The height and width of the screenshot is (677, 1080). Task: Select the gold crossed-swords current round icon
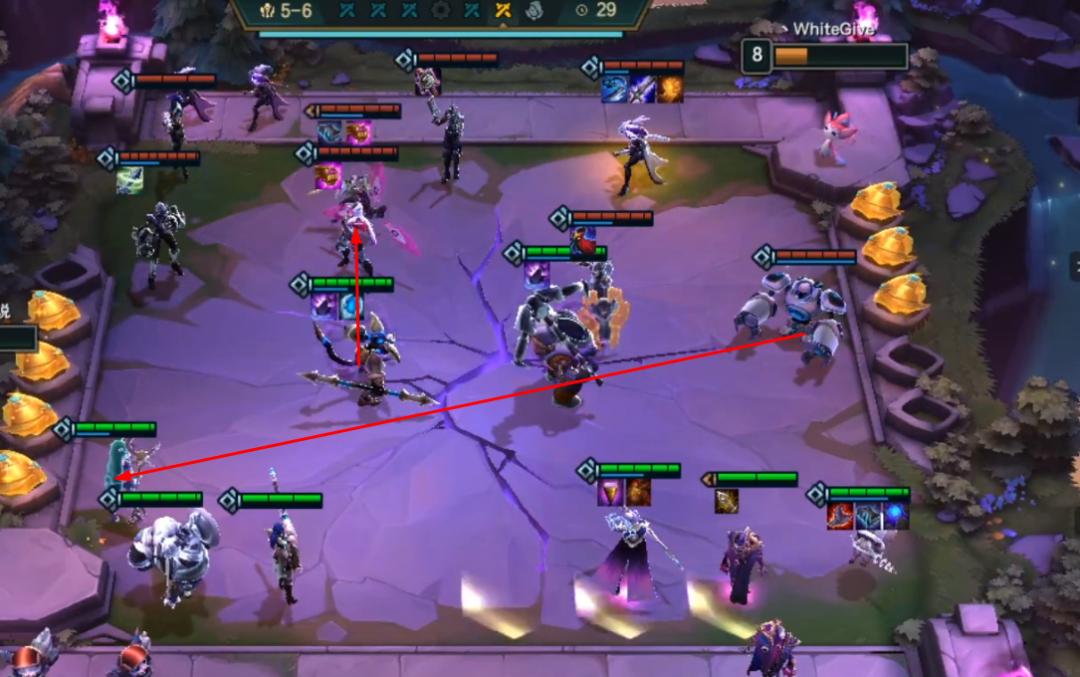503,11
